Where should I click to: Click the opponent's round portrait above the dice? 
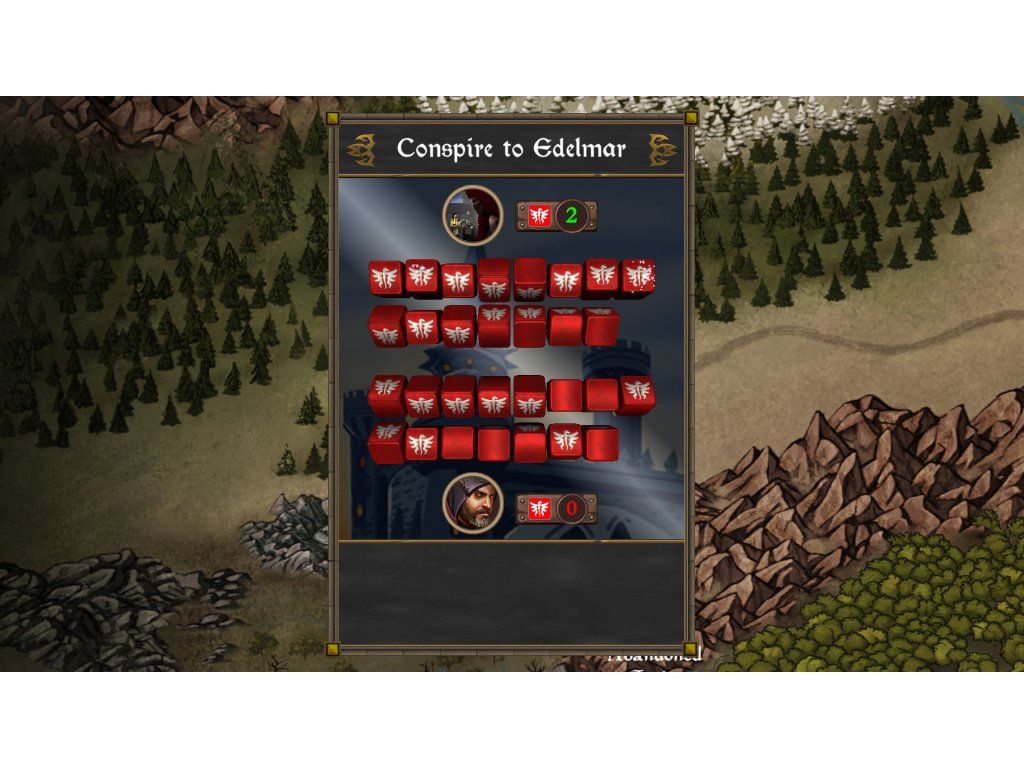473,214
